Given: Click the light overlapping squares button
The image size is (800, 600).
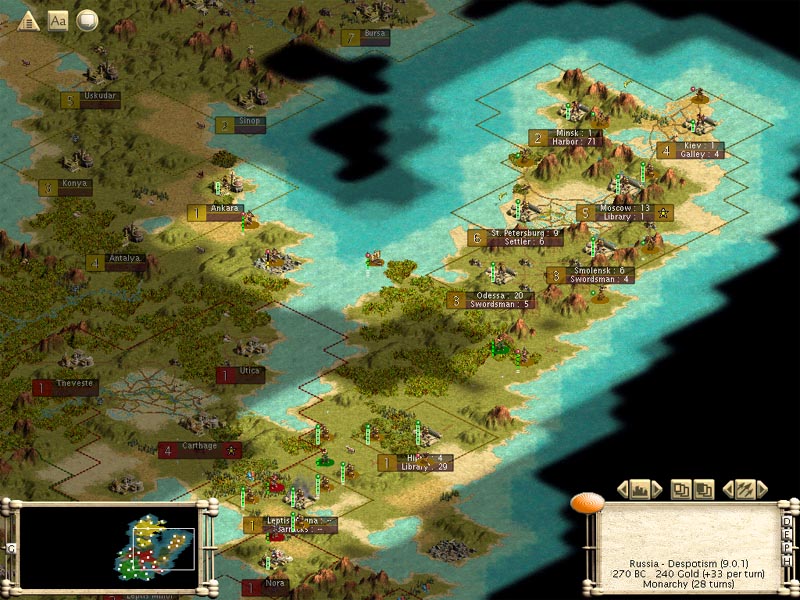Looking at the screenshot, I should pos(680,489).
